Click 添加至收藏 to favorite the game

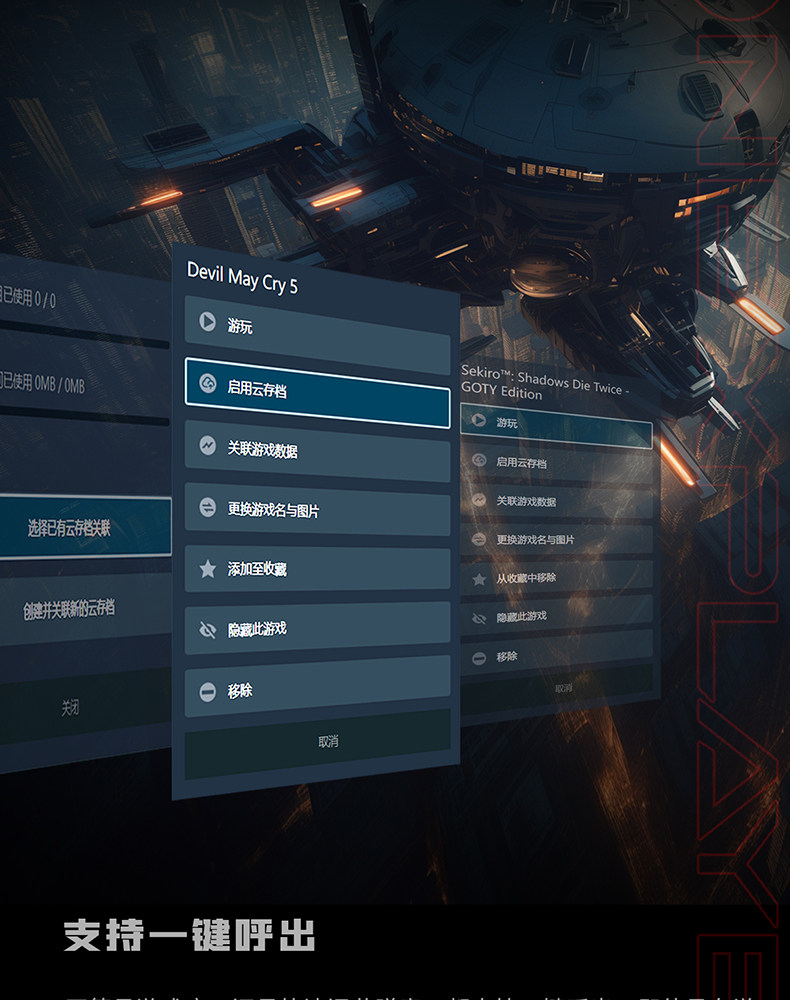point(317,569)
